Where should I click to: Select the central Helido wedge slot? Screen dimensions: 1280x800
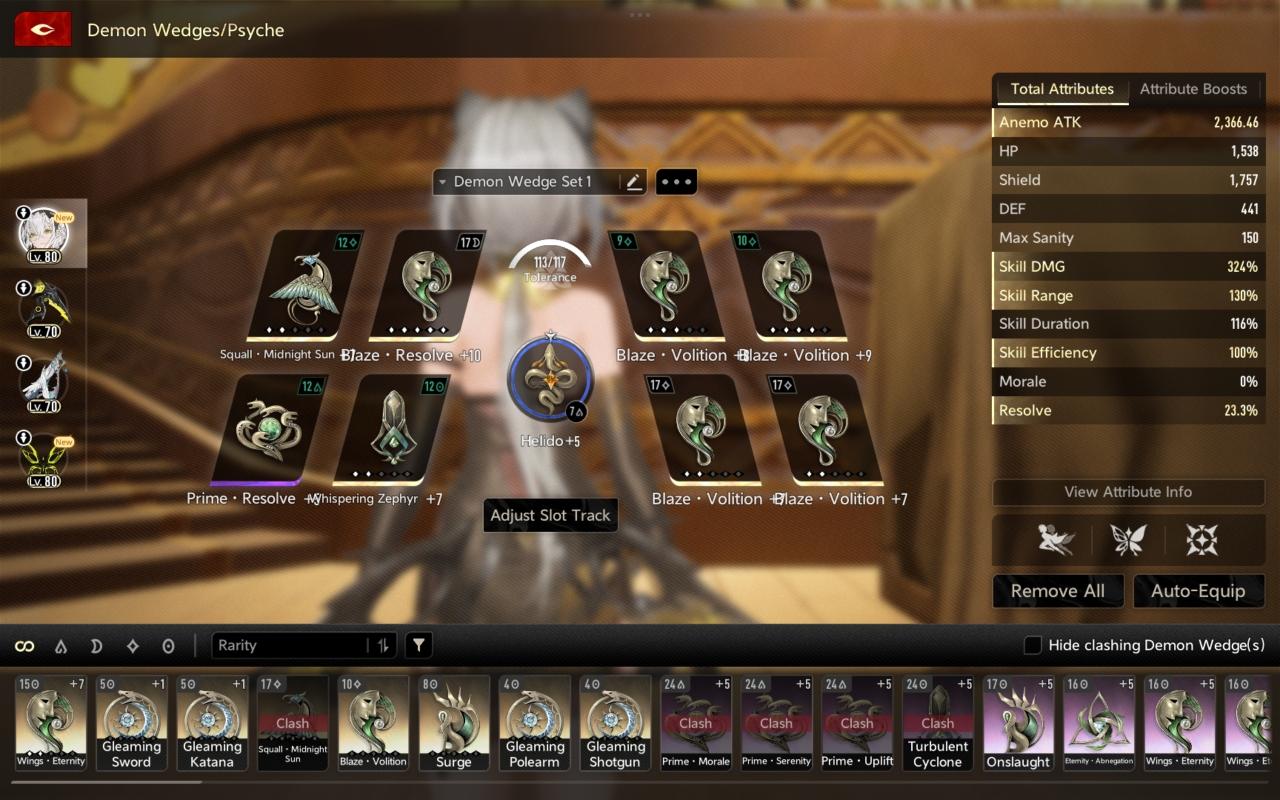[x=550, y=380]
